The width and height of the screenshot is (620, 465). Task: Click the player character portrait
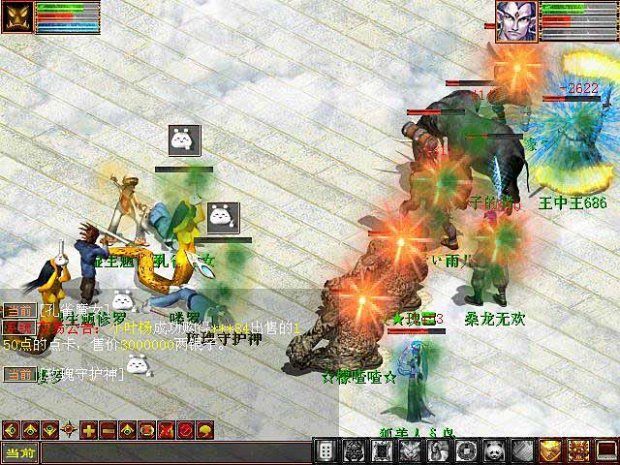coord(517,21)
